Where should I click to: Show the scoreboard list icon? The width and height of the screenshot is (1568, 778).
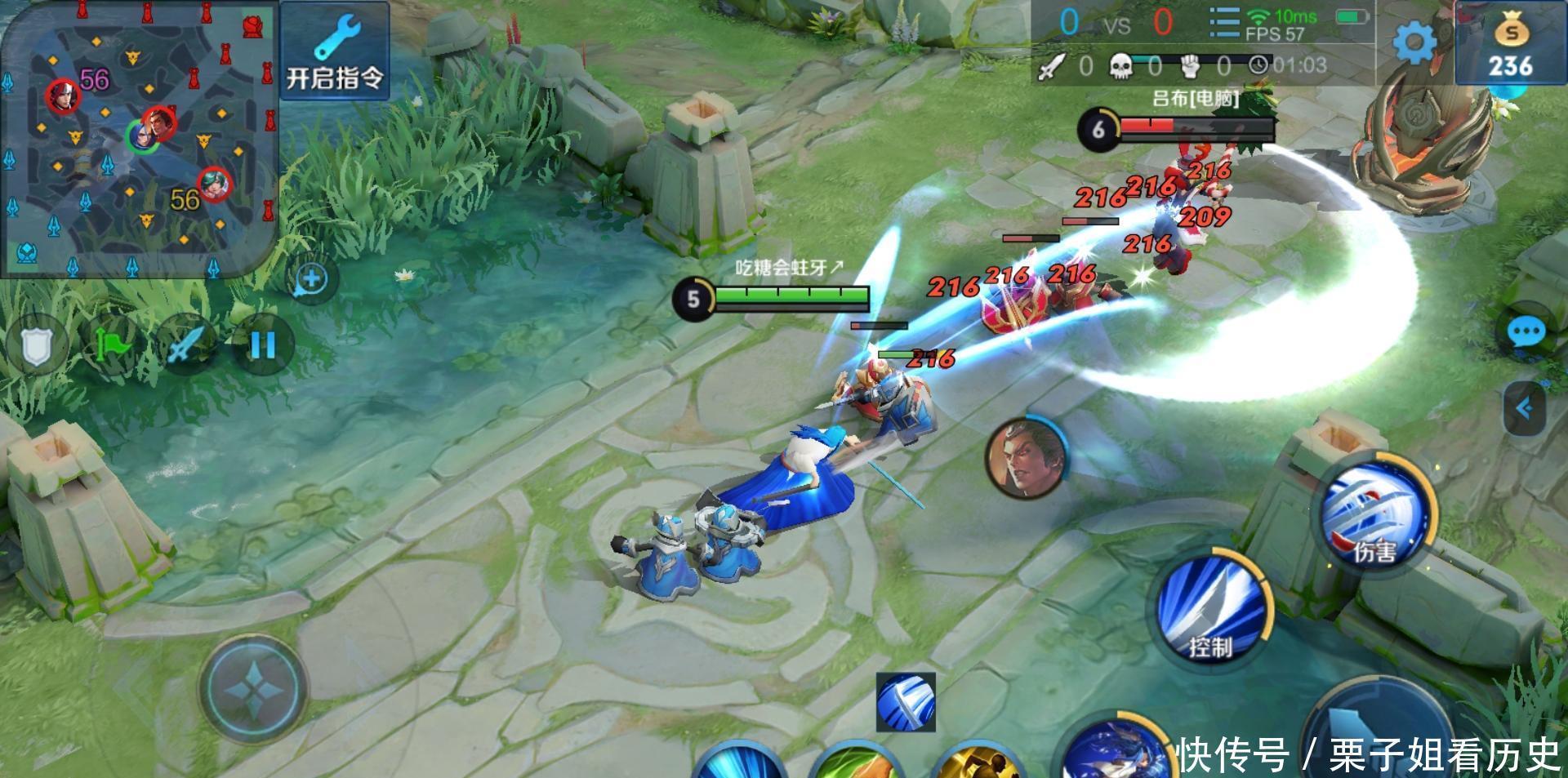pos(1223,22)
